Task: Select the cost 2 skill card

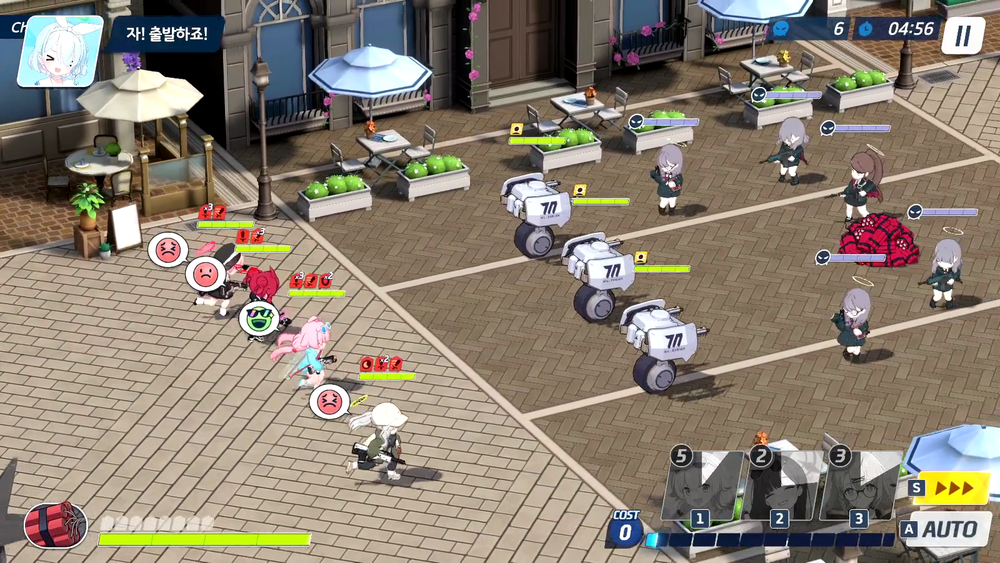Action: coord(781,487)
